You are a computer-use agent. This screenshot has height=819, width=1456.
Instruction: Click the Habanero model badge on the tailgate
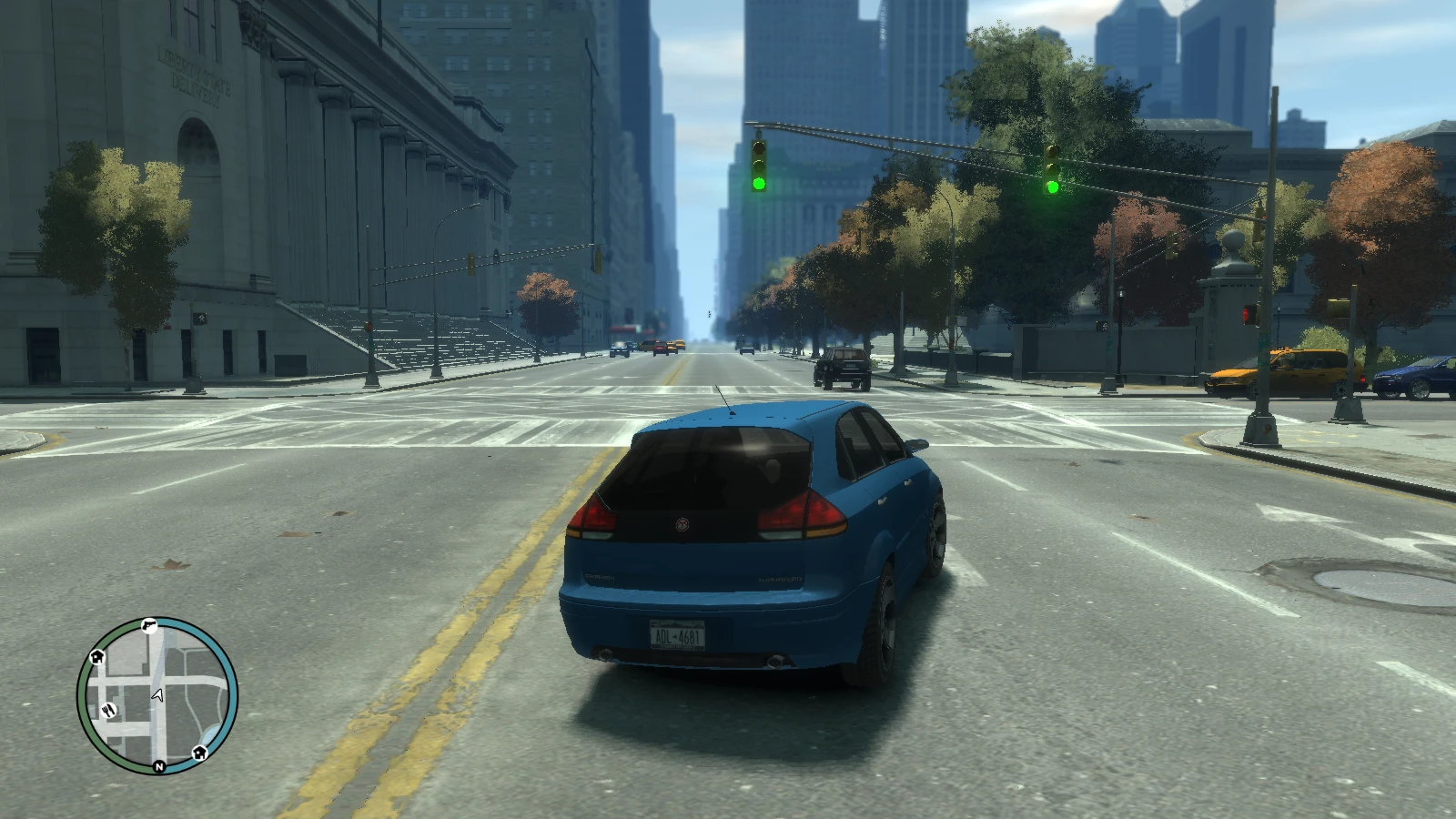click(779, 578)
